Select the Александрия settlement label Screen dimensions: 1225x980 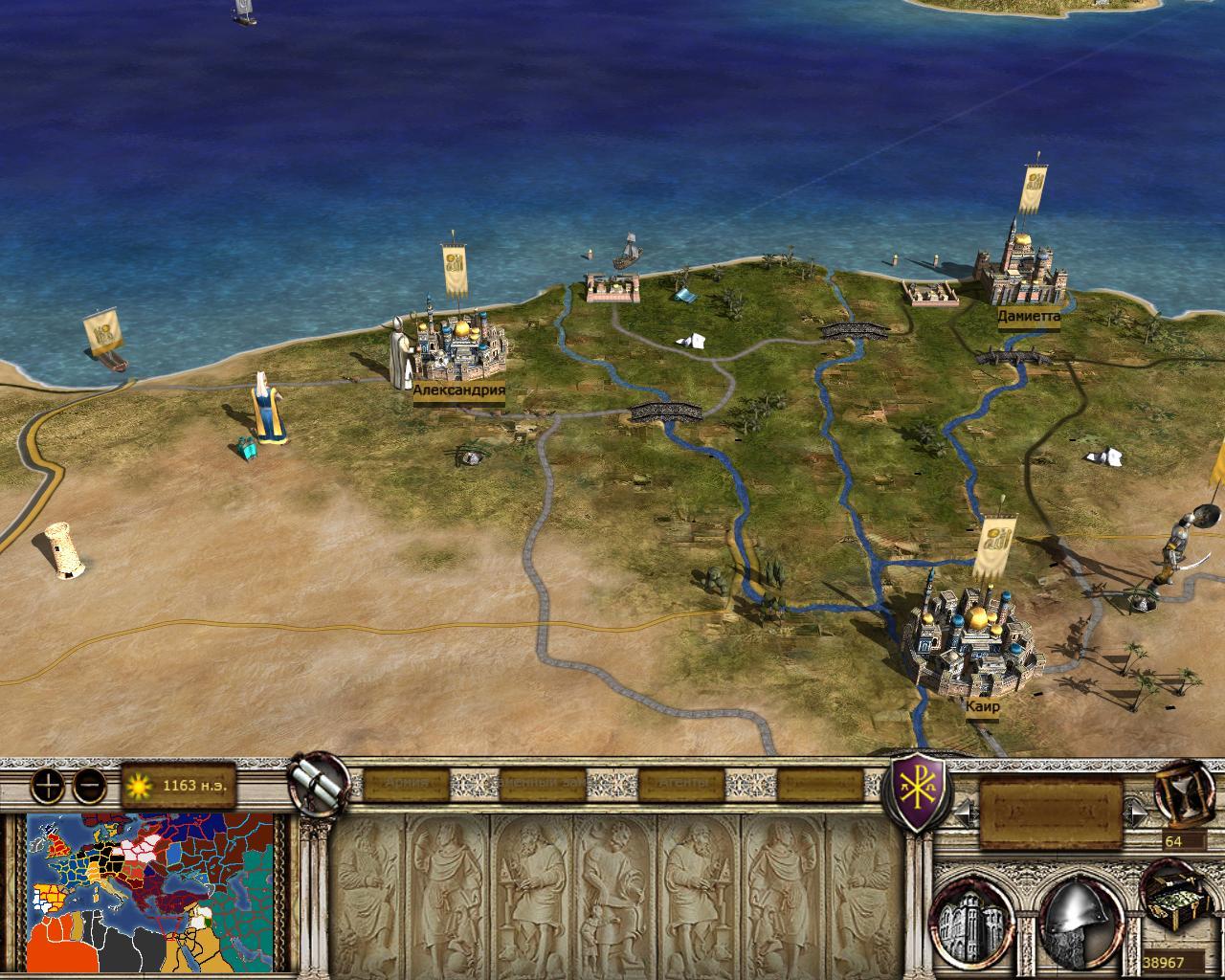pos(458,390)
